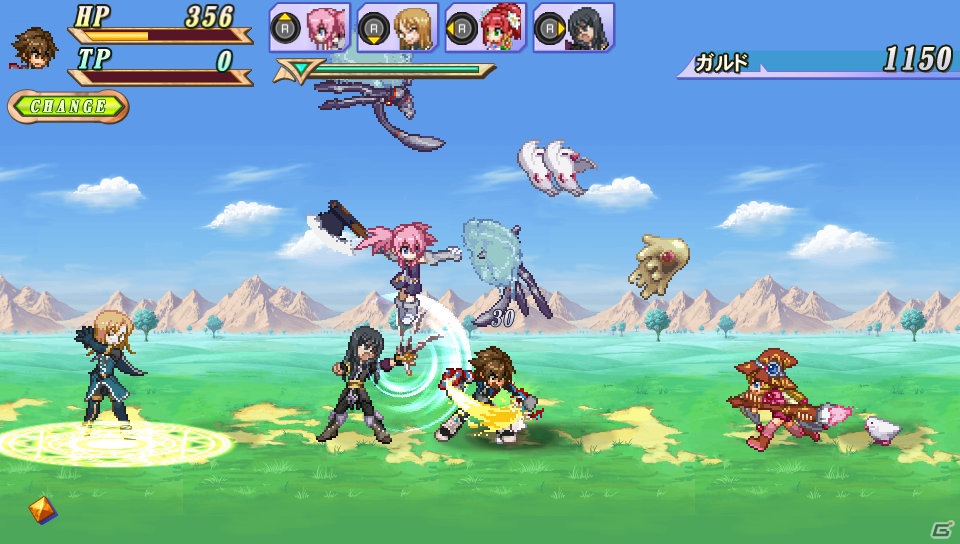960x544 pixels.
Task: Pick the red-haired ally with flower portrait
Action: (x=498, y=28)
